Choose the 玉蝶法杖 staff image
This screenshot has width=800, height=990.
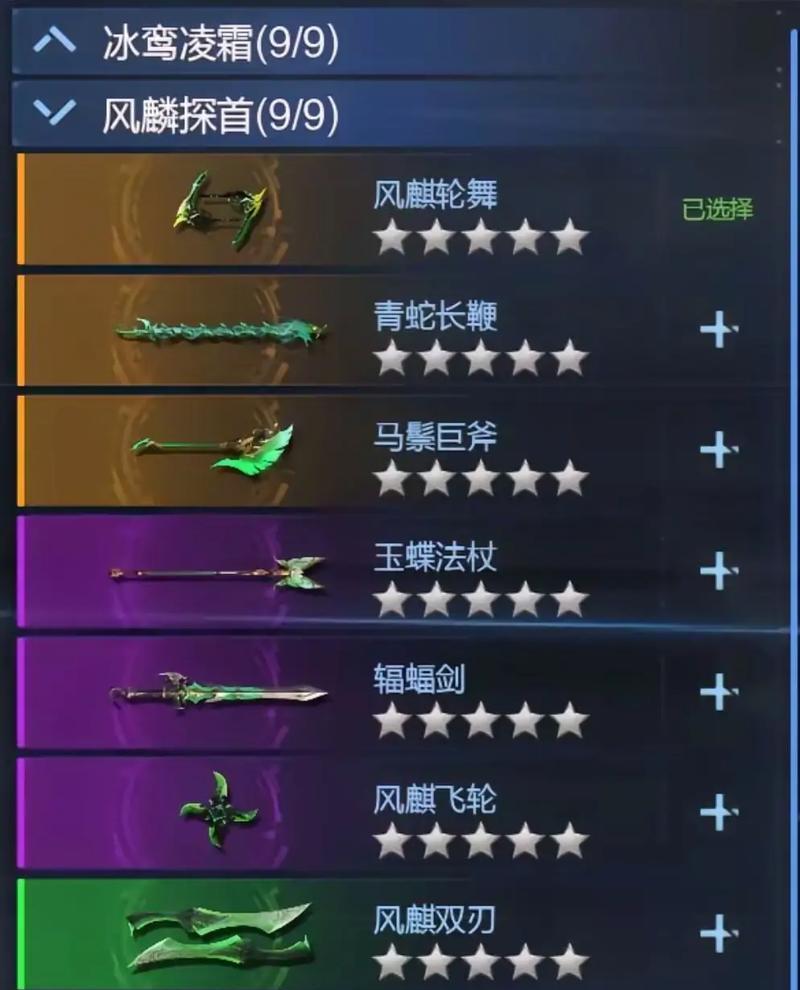click(217, 573)
